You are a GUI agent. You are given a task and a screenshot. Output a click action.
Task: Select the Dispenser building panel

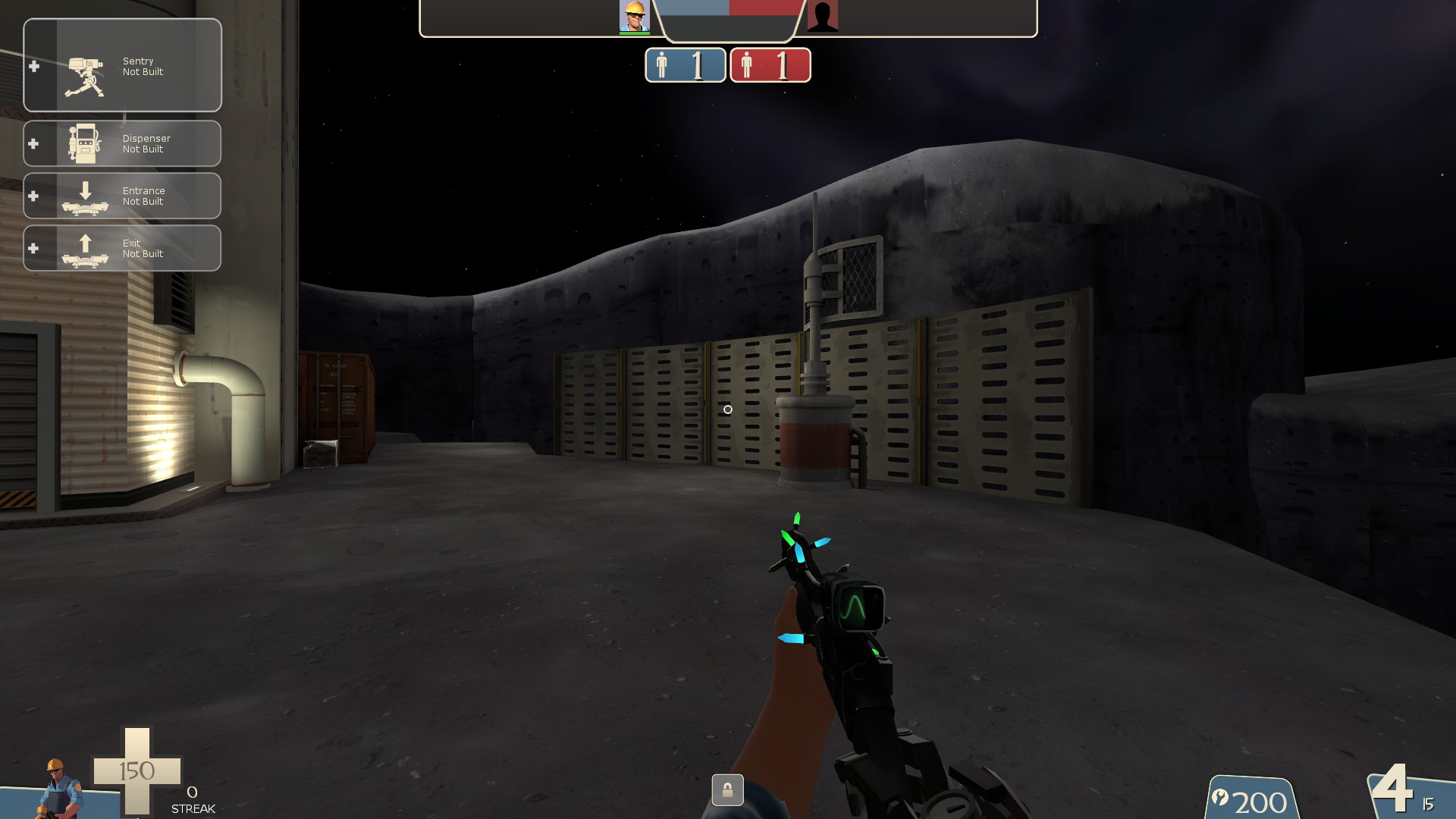point(122,143)
